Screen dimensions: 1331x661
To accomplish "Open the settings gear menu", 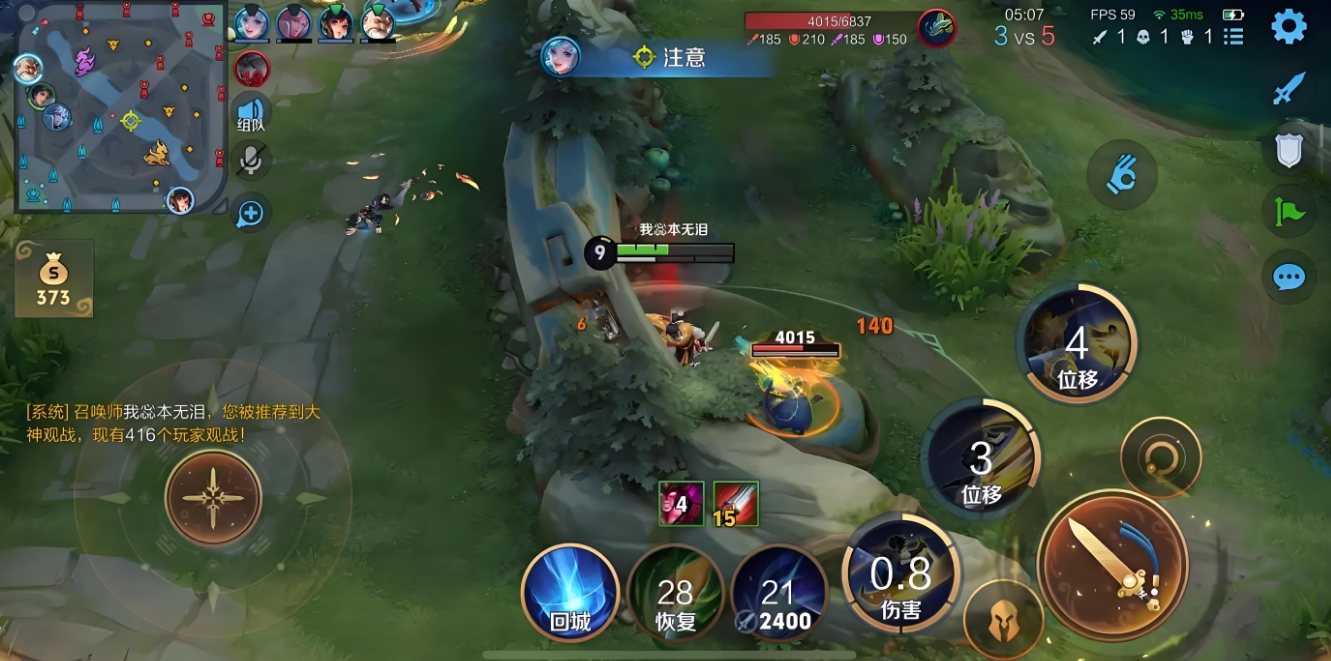I will pyautogui.click(x=1288, y=27).
